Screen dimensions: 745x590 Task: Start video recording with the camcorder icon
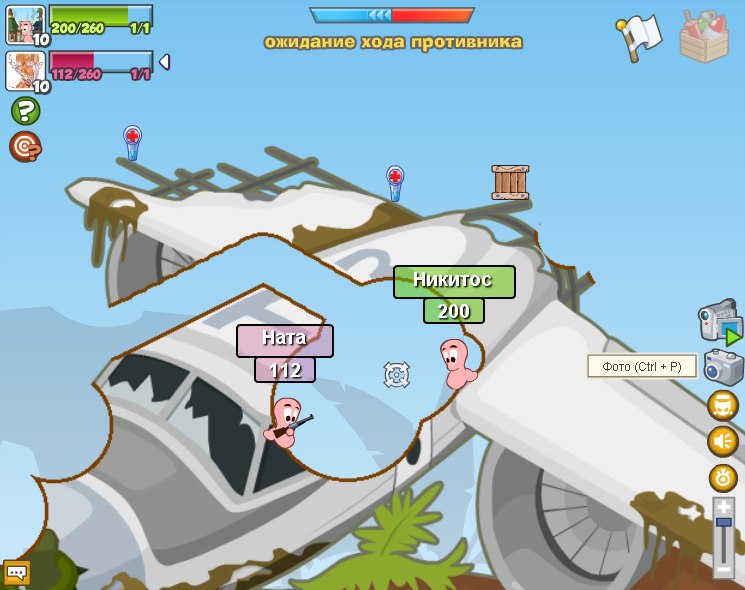(719, 323)
